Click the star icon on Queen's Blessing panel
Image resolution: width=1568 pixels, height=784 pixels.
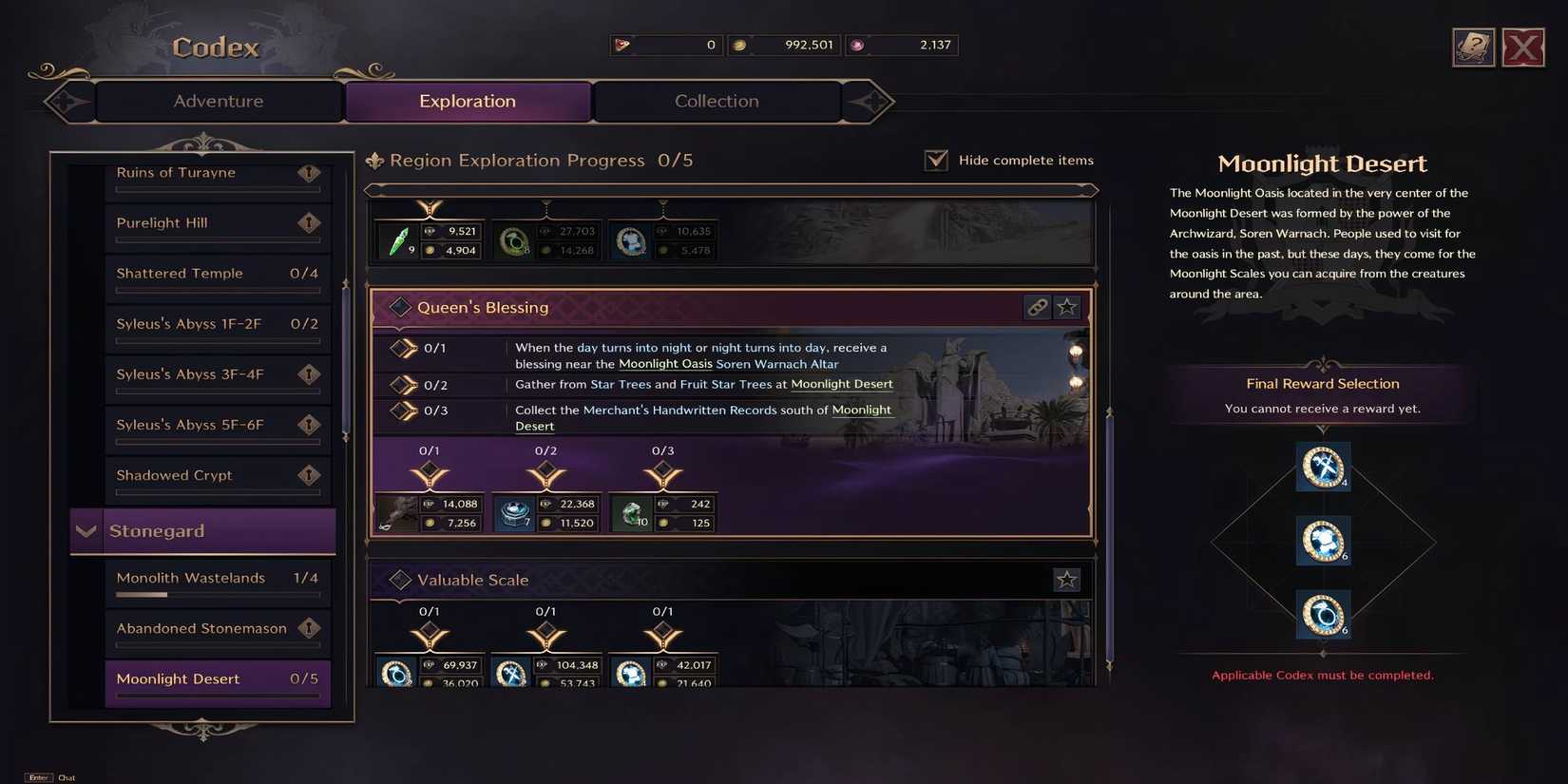point(1066,307)
